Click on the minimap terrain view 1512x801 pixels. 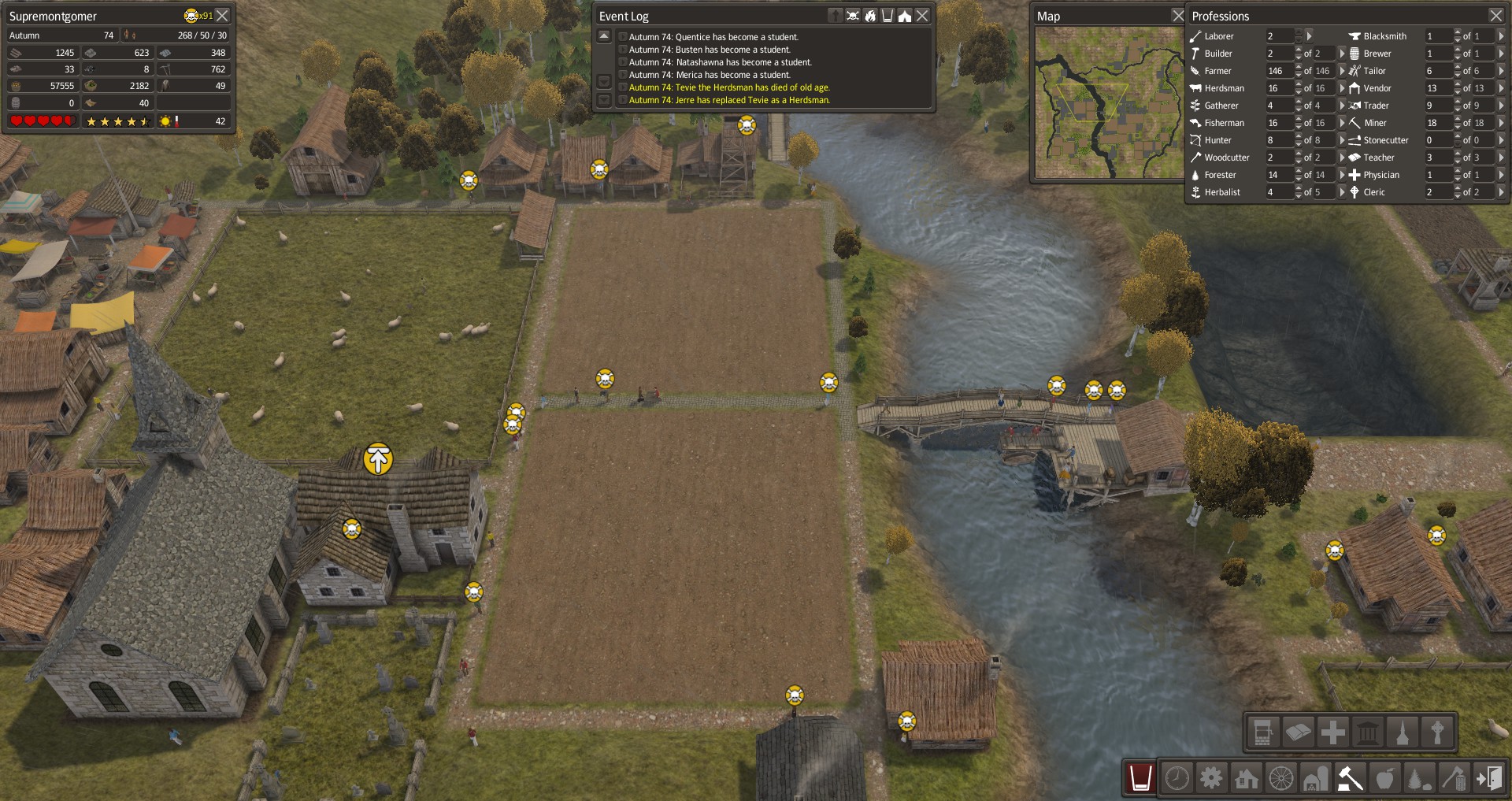coord(1109,102)
